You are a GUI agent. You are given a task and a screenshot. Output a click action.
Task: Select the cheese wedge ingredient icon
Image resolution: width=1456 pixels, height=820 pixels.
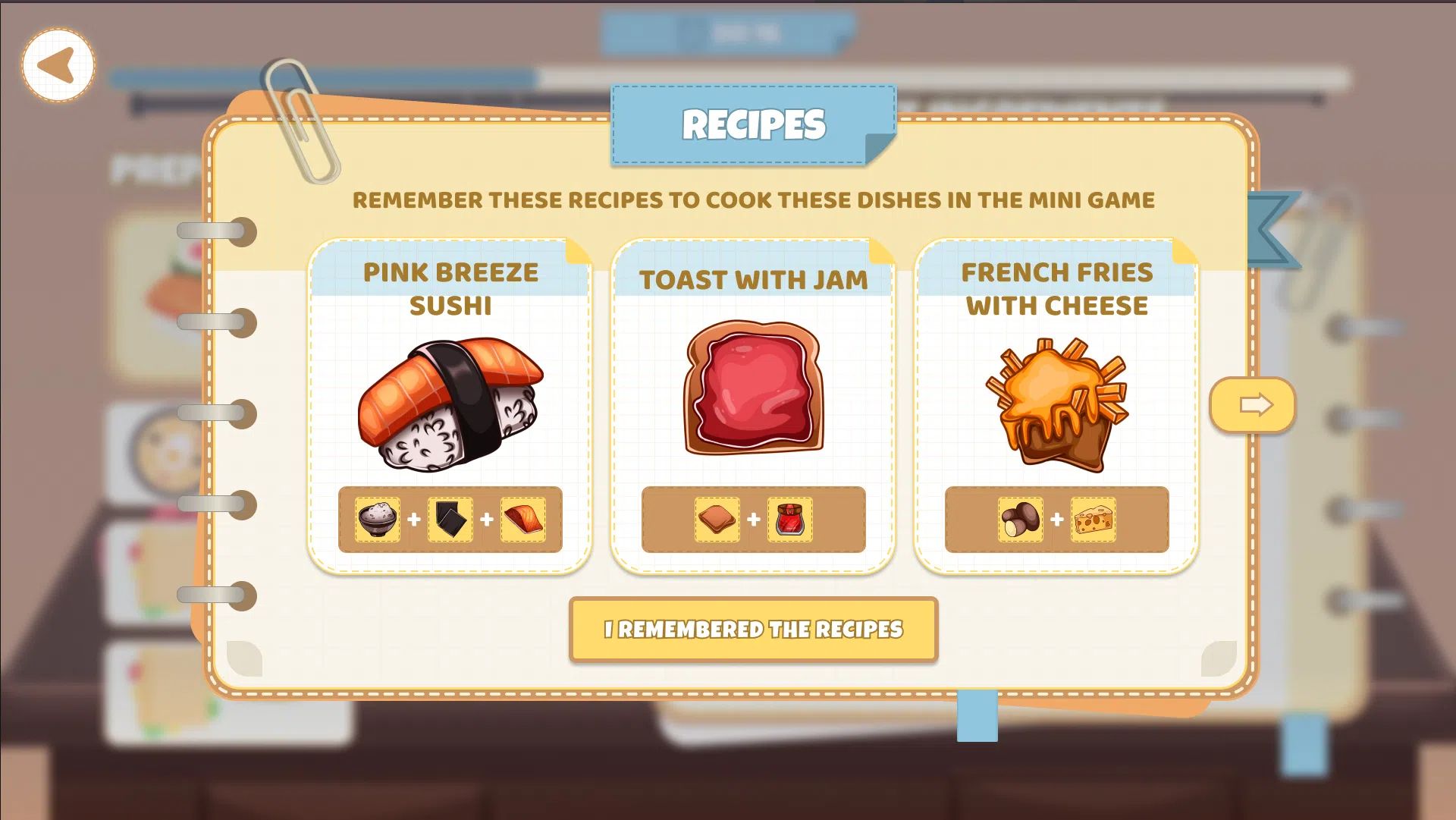click(1094, 520)
